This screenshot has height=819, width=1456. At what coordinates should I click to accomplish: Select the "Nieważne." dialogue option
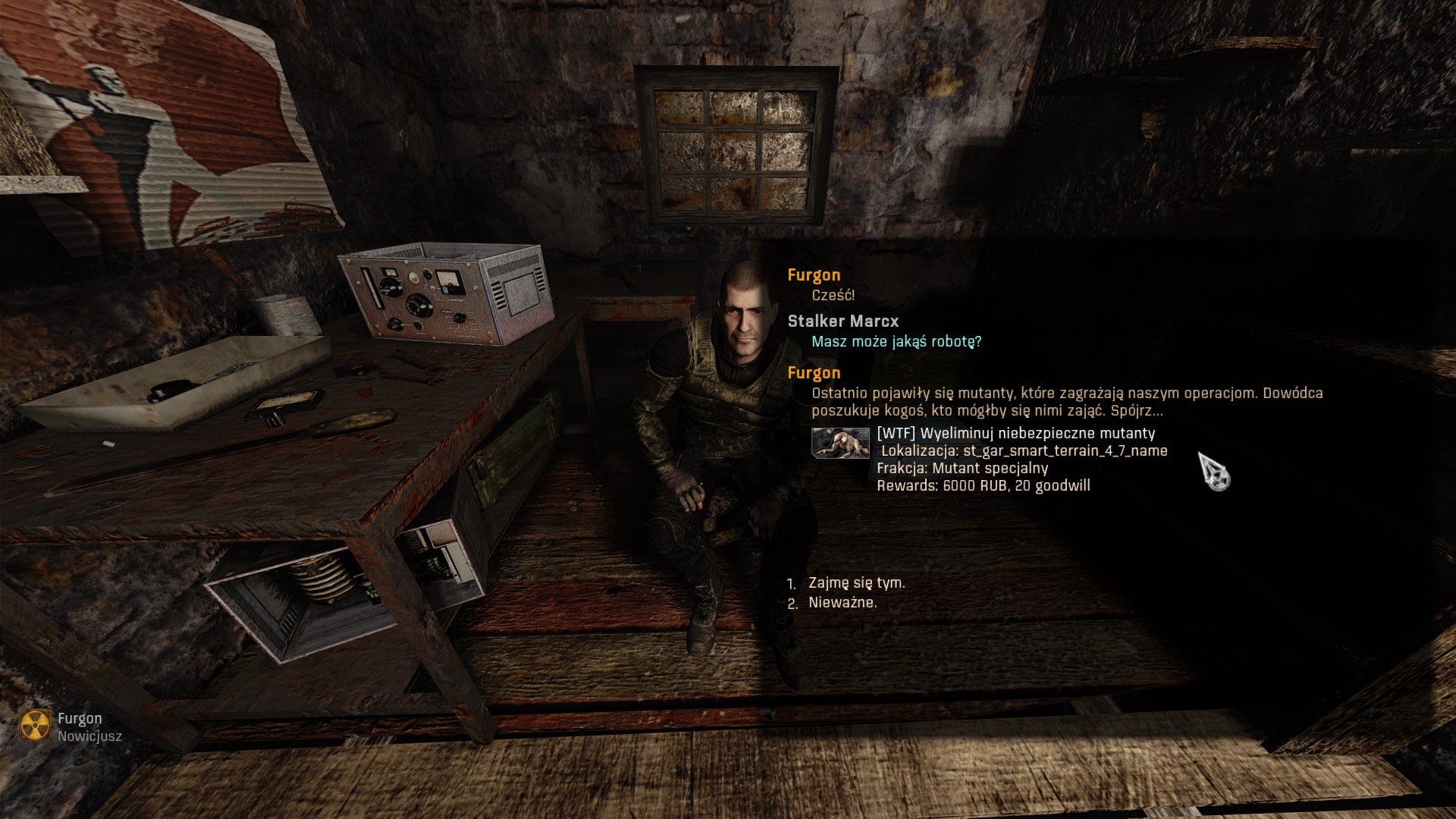[x=843, y=603]
